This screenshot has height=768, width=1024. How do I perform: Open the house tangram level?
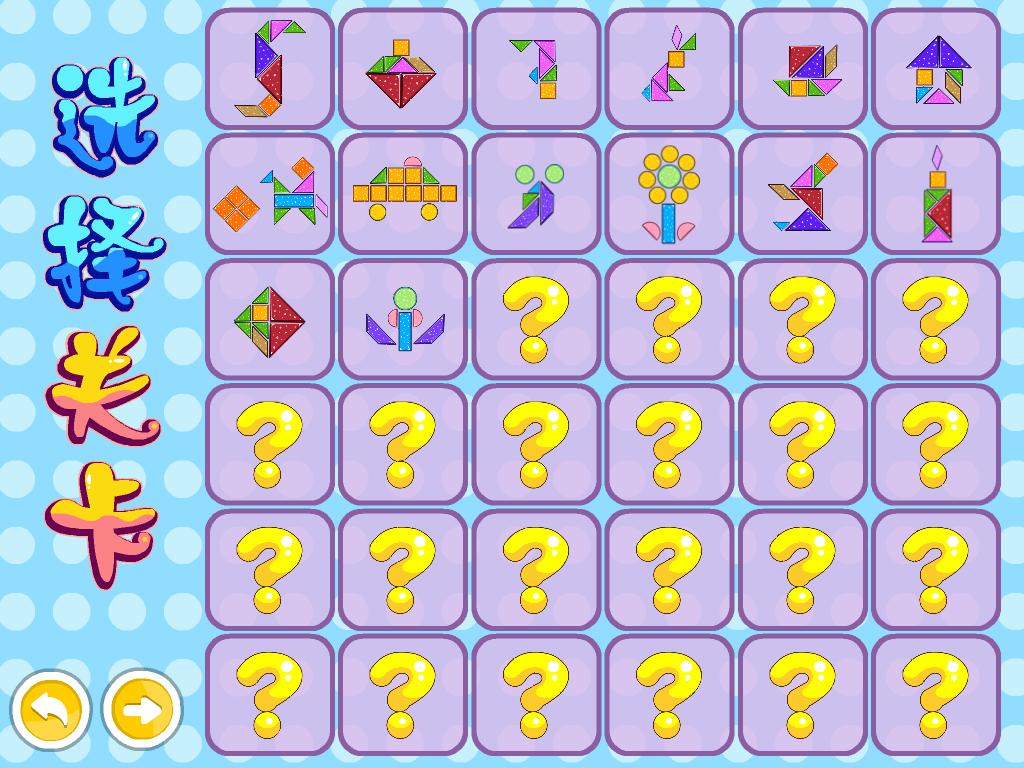pyautogui.click(x=936, y=69)
